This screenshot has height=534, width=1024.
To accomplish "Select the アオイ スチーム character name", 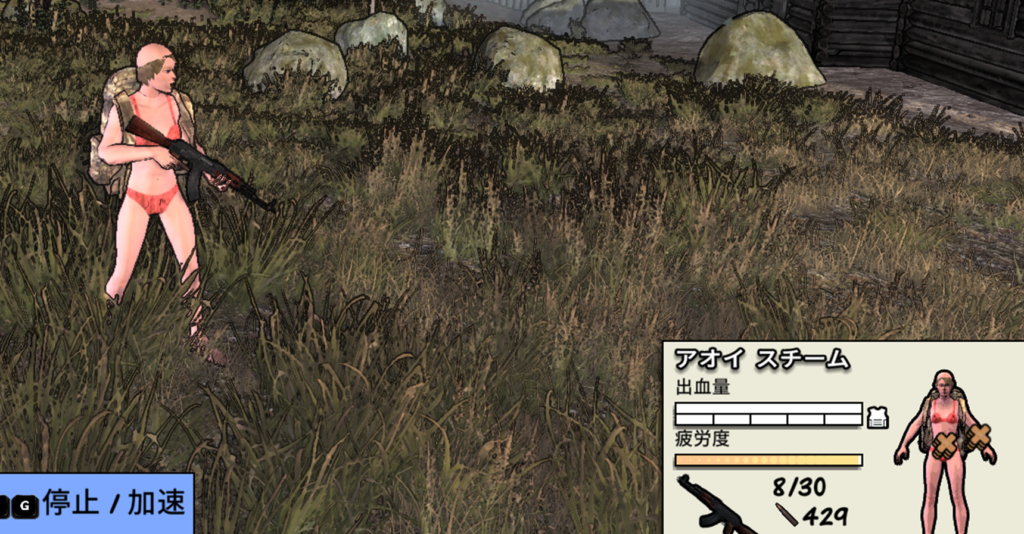I will pos(762,360).
